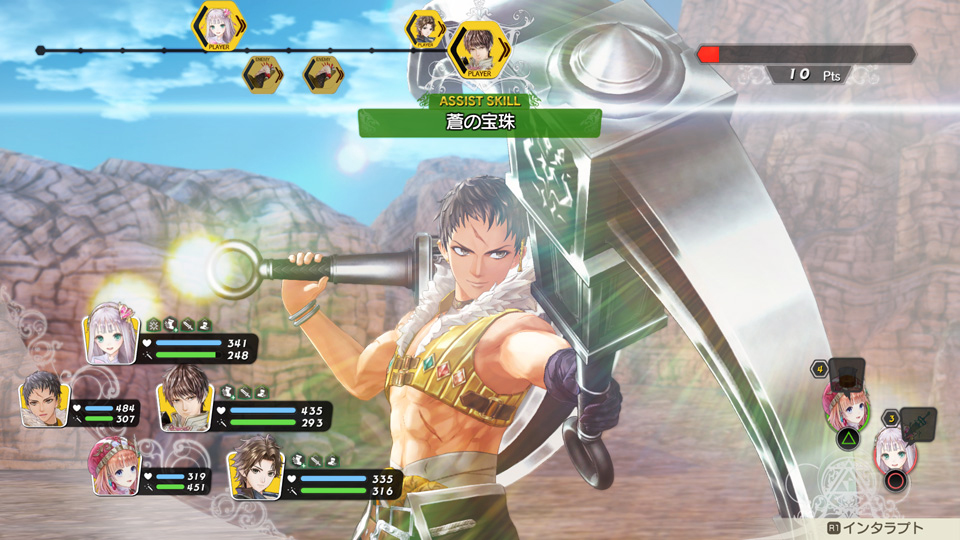Select the assist item card numbered 4

(845, 374)
